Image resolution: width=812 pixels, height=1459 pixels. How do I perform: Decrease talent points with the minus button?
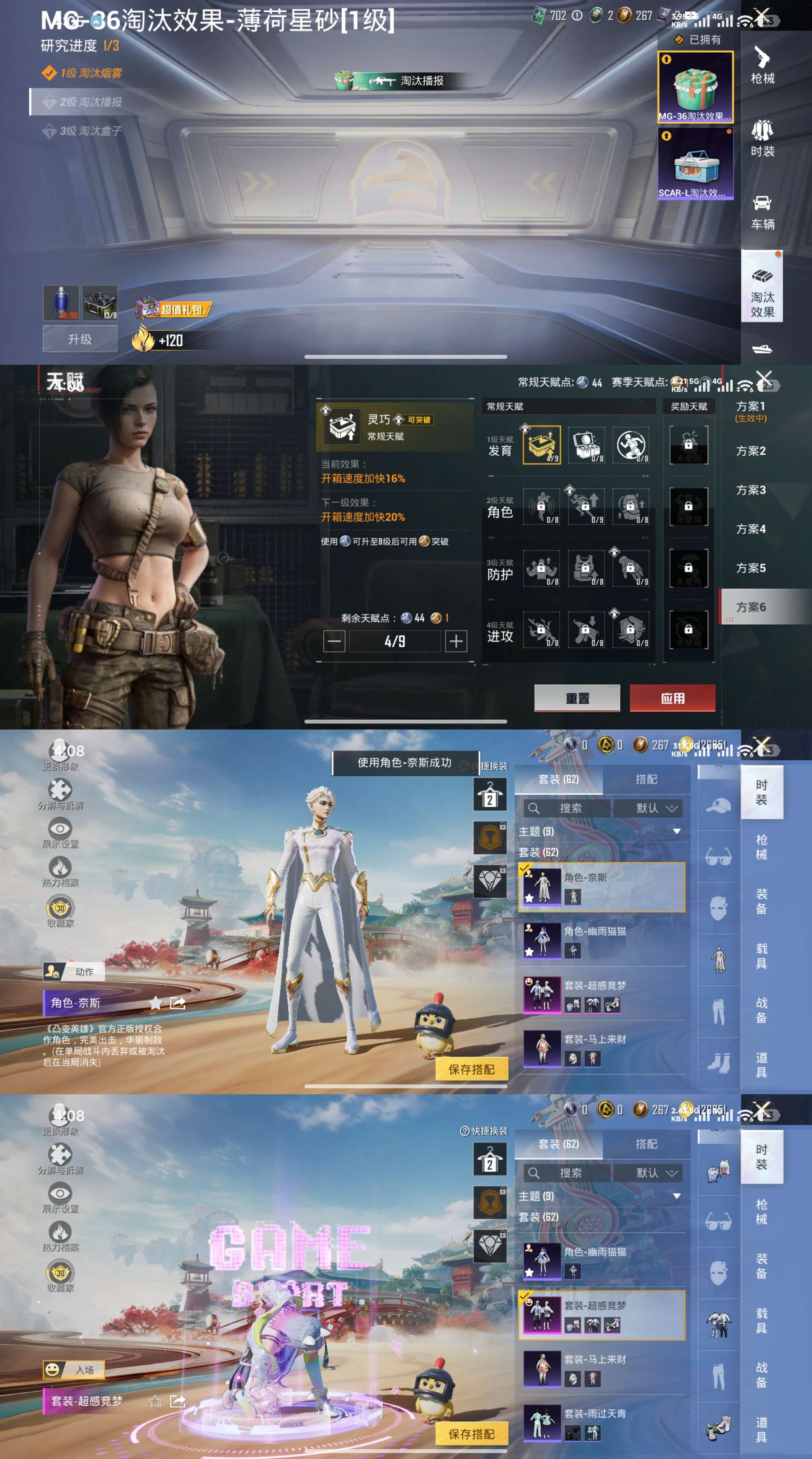[334, 641]
